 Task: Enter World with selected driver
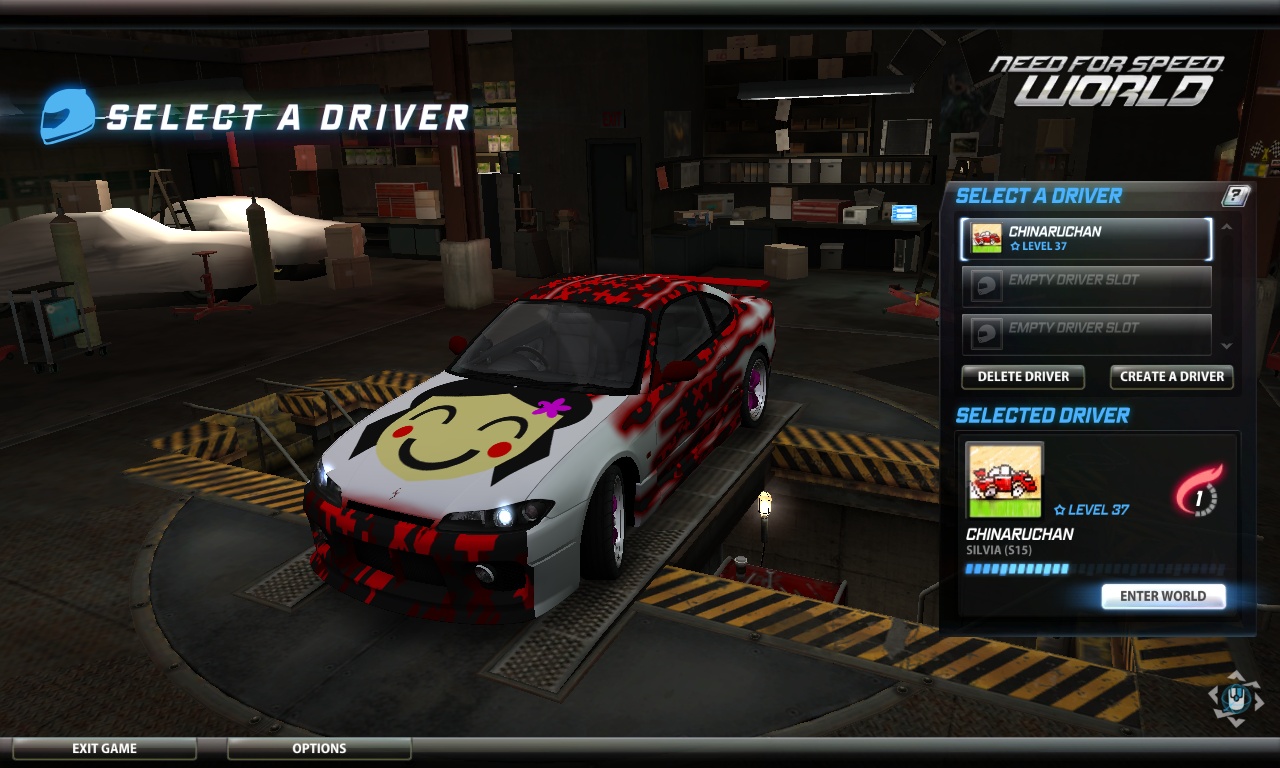1162,596
